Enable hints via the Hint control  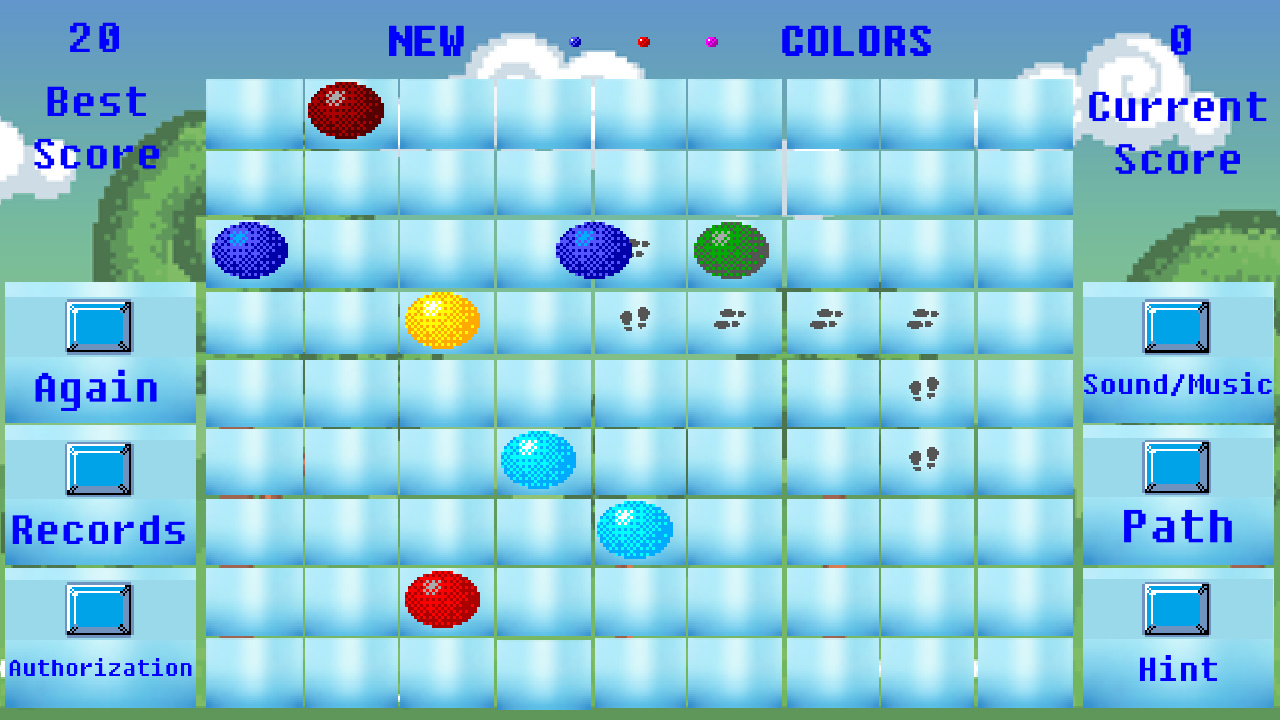[1178, 611]
